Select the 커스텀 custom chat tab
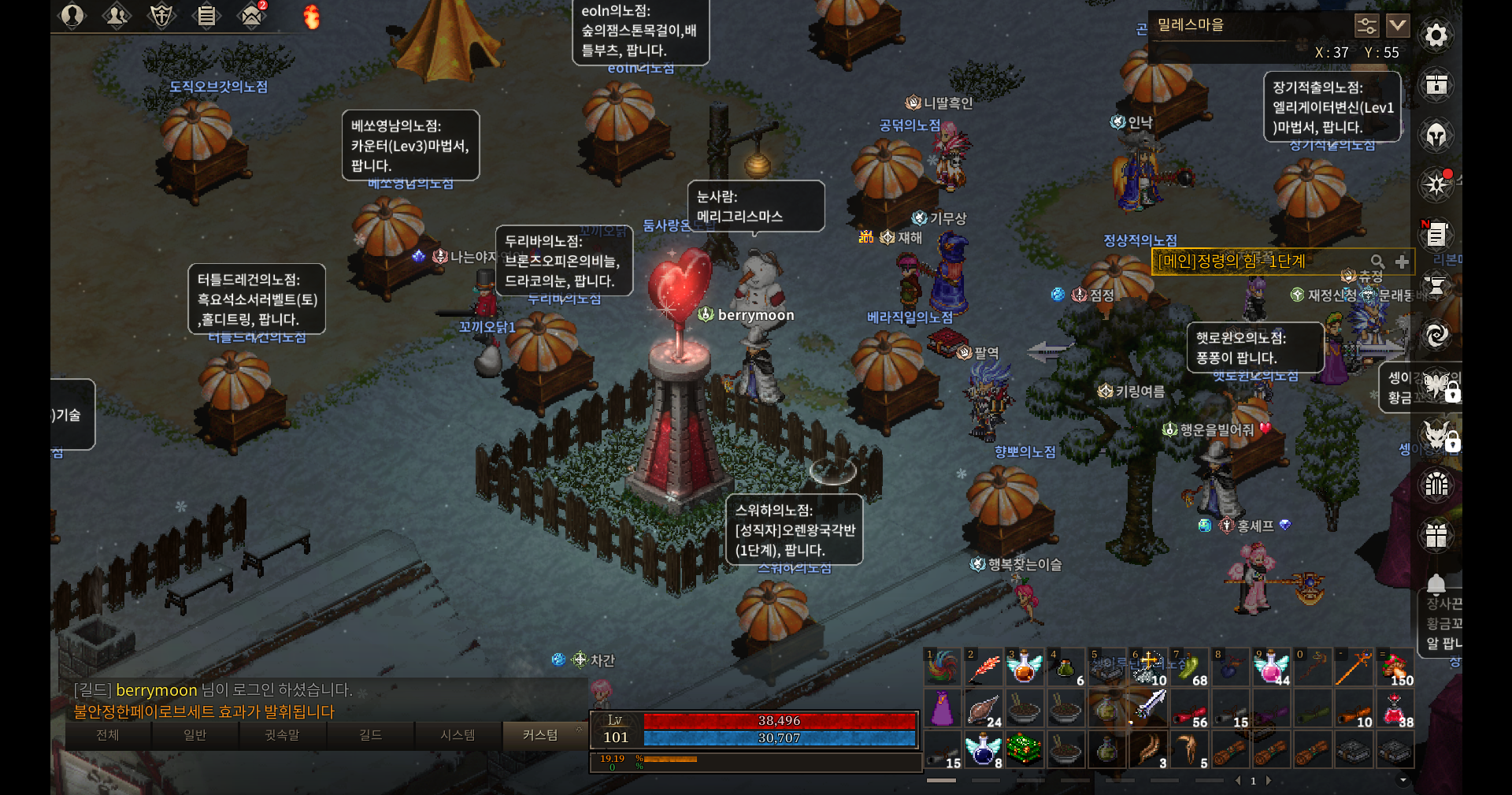Image resolution: width=1512 pixels, height=795 pixels. tap(540, 735)
